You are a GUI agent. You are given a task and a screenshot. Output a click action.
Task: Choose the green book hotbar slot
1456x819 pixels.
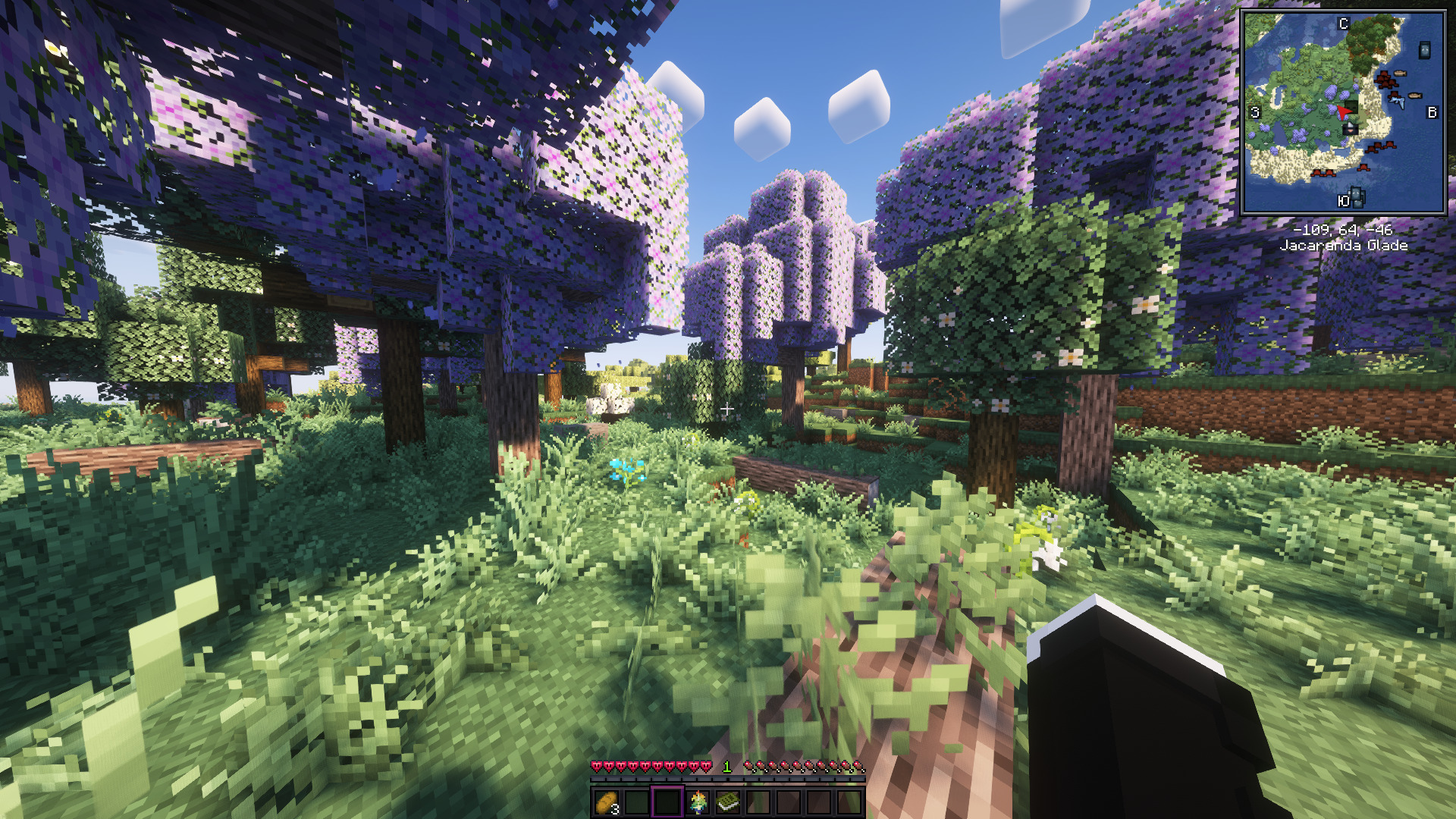[728, 802]
